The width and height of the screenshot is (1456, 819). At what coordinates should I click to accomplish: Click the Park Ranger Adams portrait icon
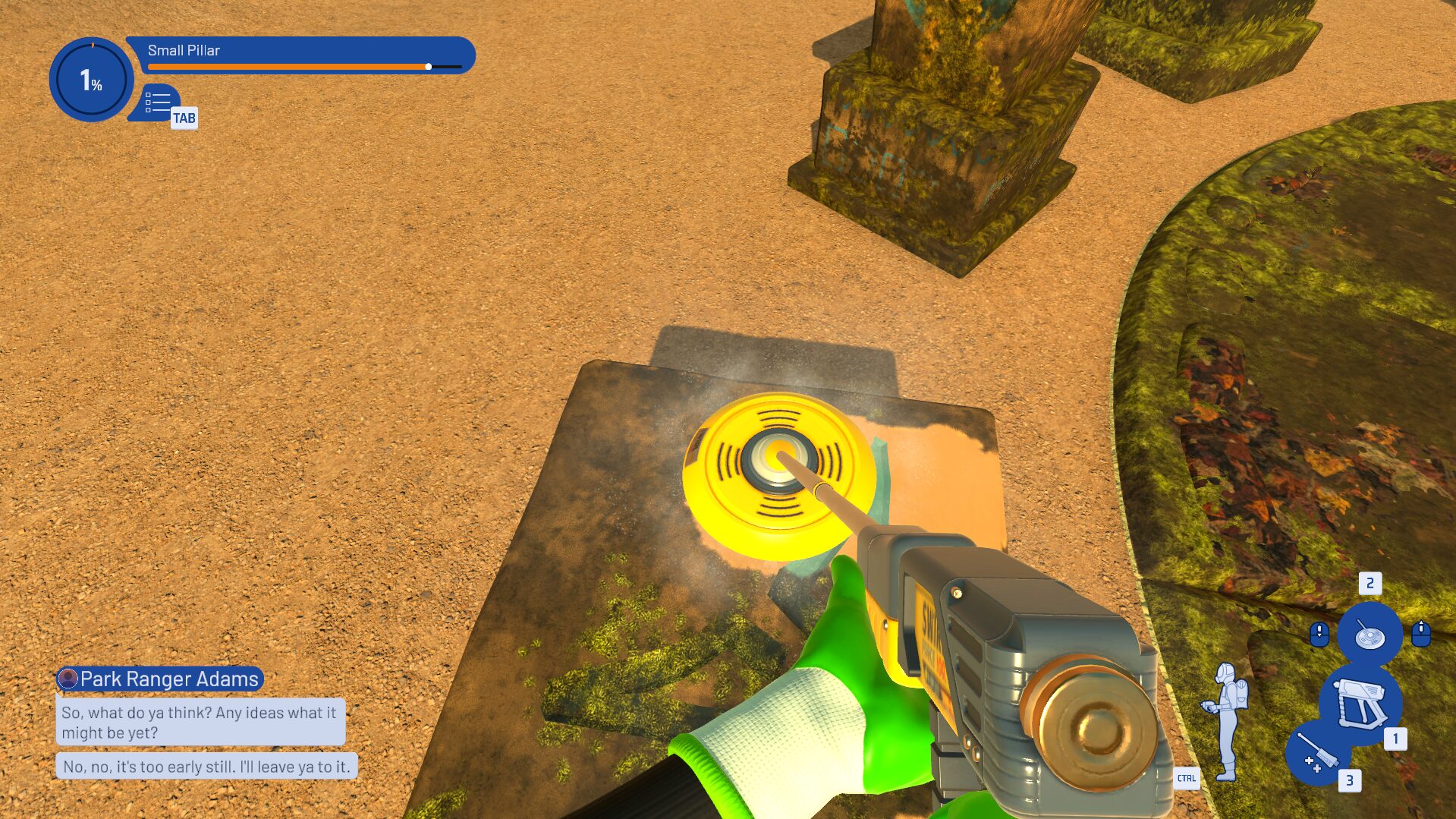[69, 679]
